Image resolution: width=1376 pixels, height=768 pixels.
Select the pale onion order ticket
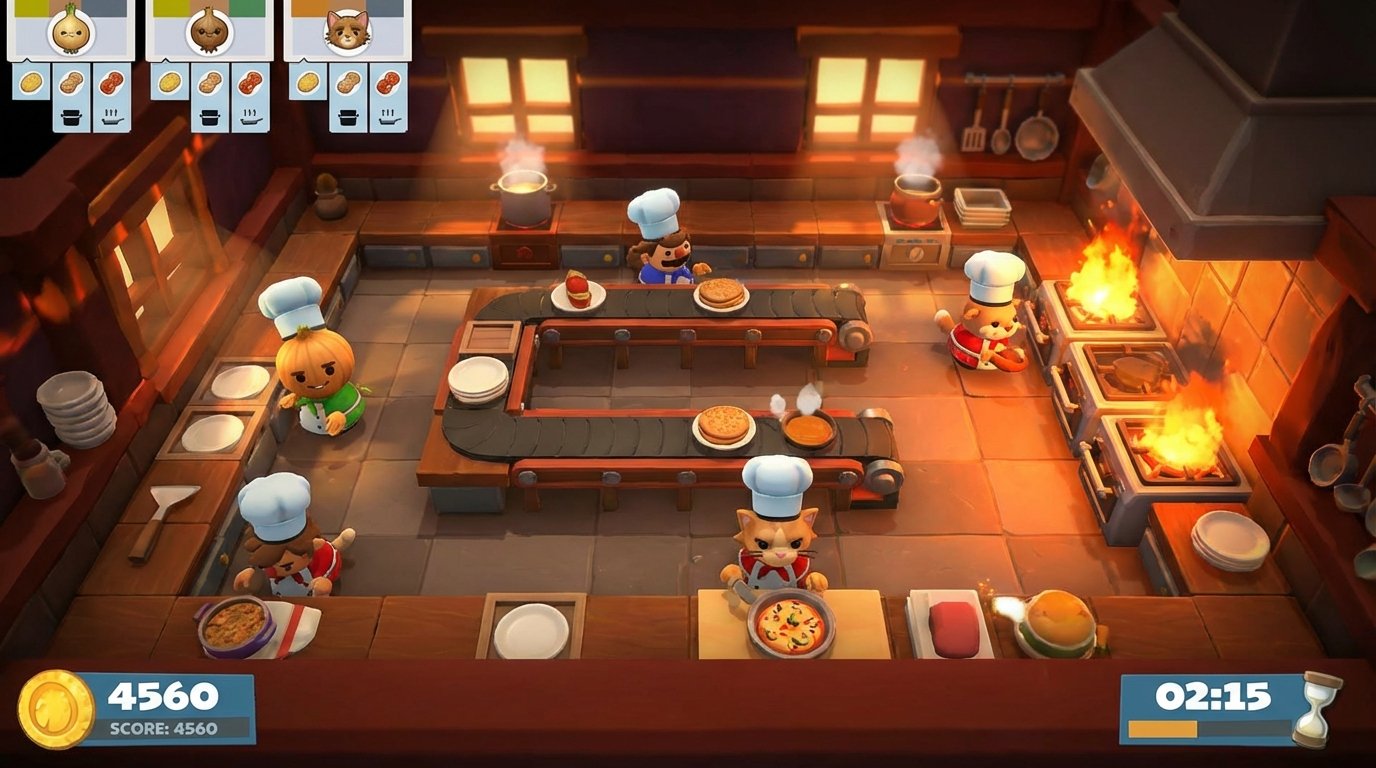point(71,31)
